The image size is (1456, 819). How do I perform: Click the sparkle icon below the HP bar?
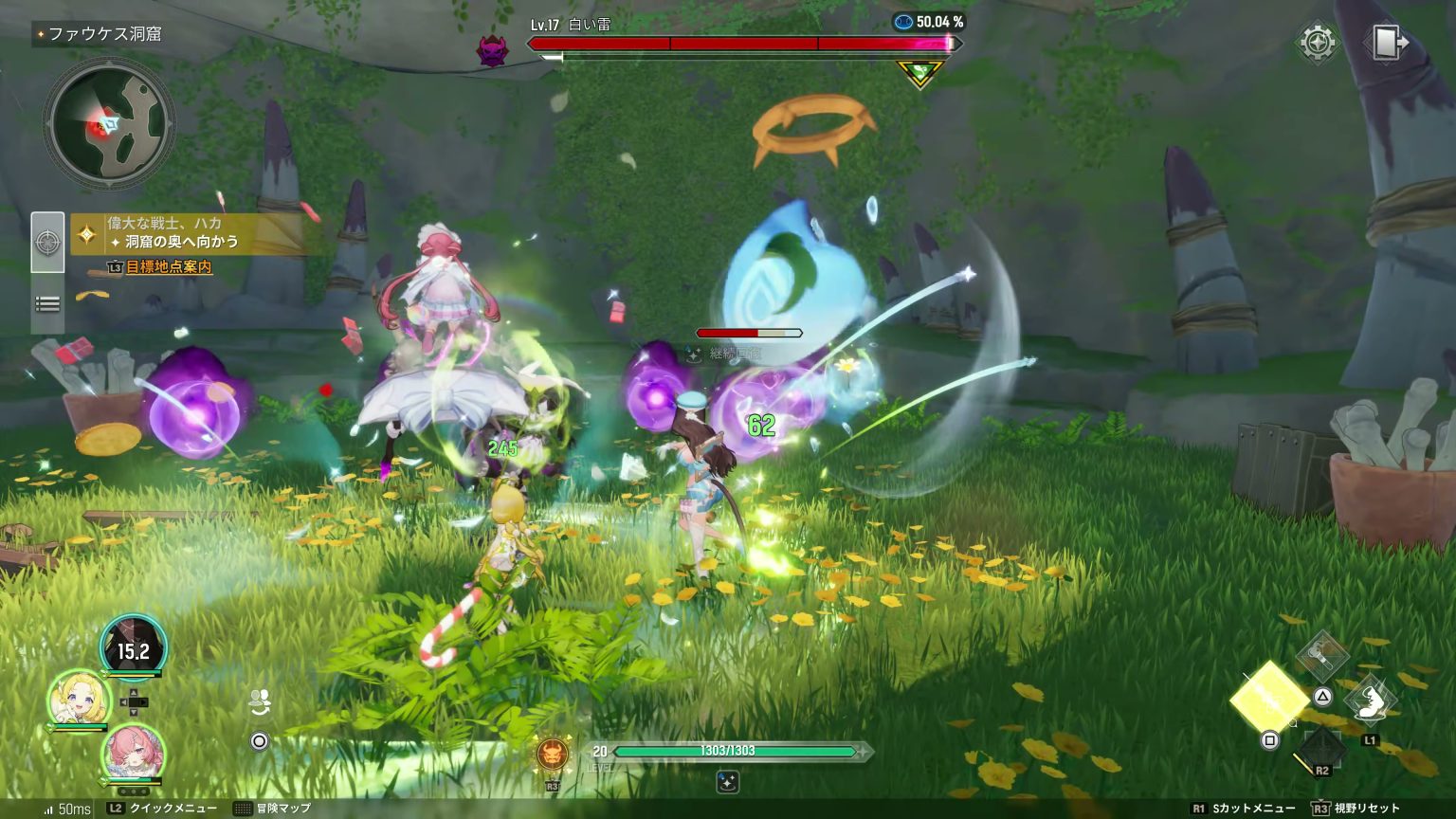[x=727, y=782]
